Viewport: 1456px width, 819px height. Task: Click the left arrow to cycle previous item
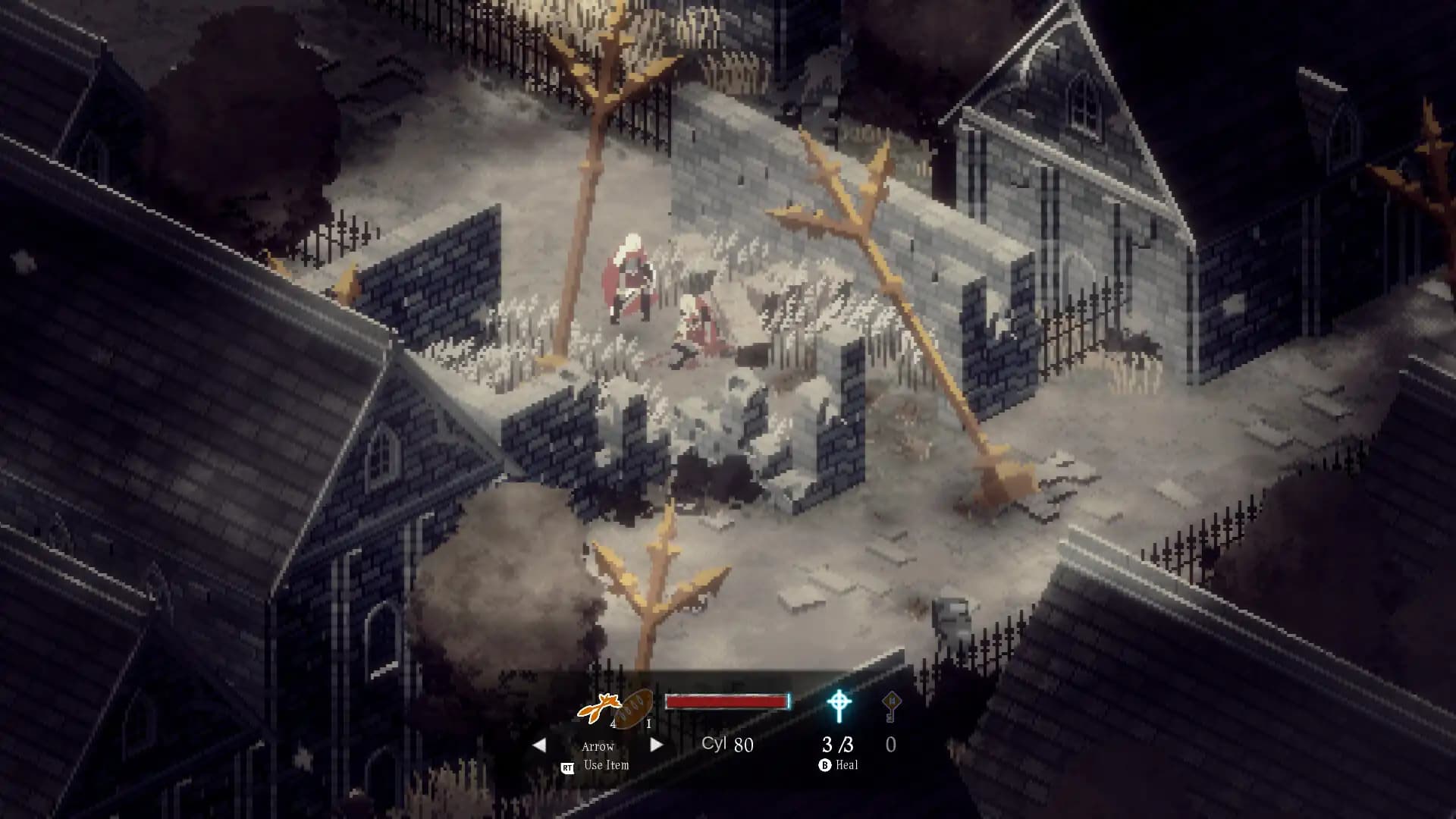541,746
